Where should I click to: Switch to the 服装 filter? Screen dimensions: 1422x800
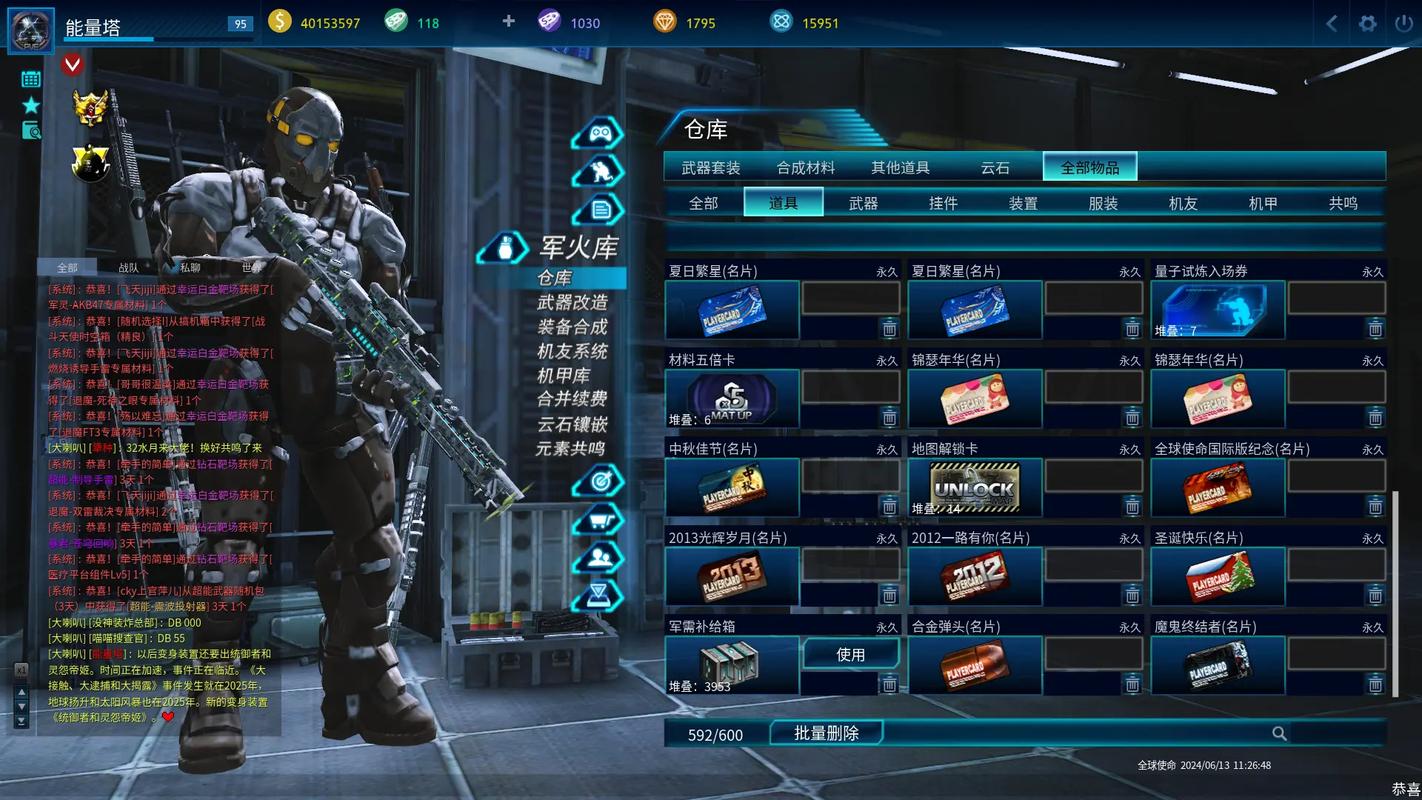tap(1103, 203)
